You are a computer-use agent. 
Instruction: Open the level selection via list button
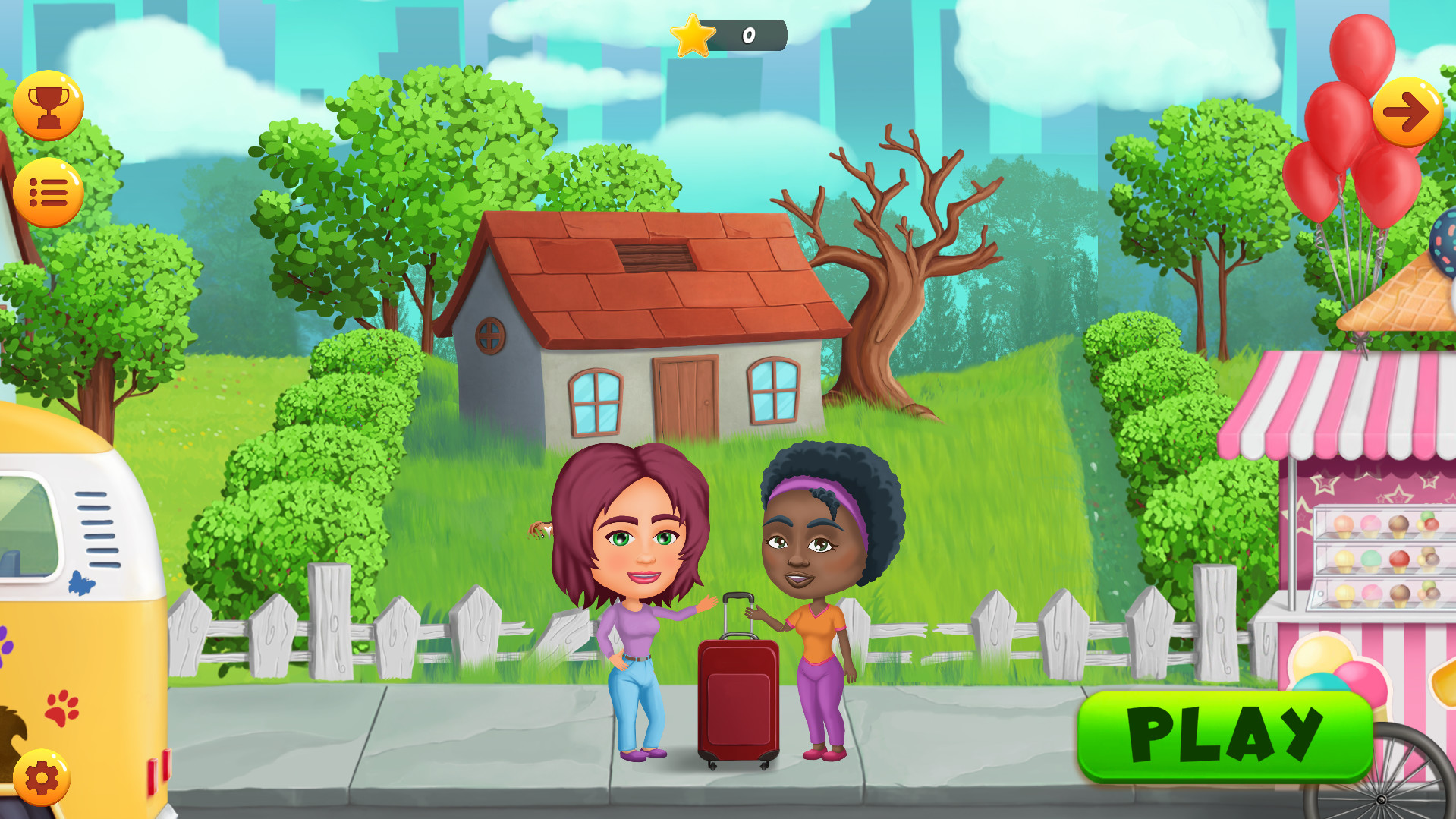click(47, 191)
